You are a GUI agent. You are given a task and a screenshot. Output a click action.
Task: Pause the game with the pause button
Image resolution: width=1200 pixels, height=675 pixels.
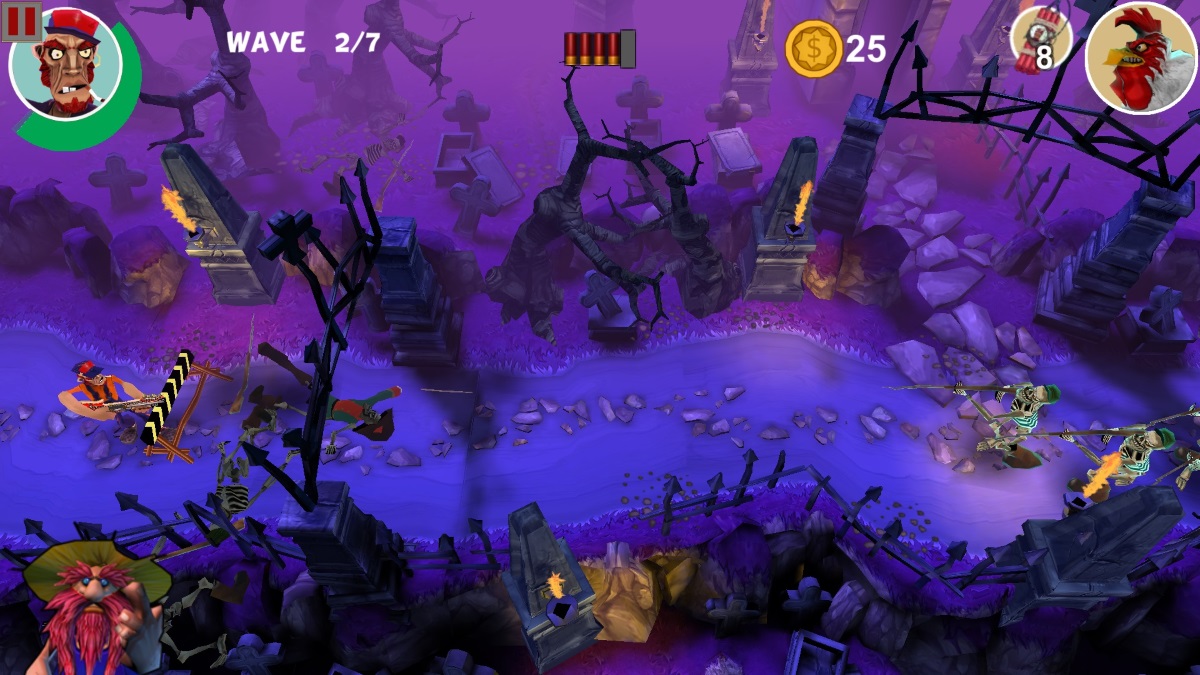[x=21, y=21]
